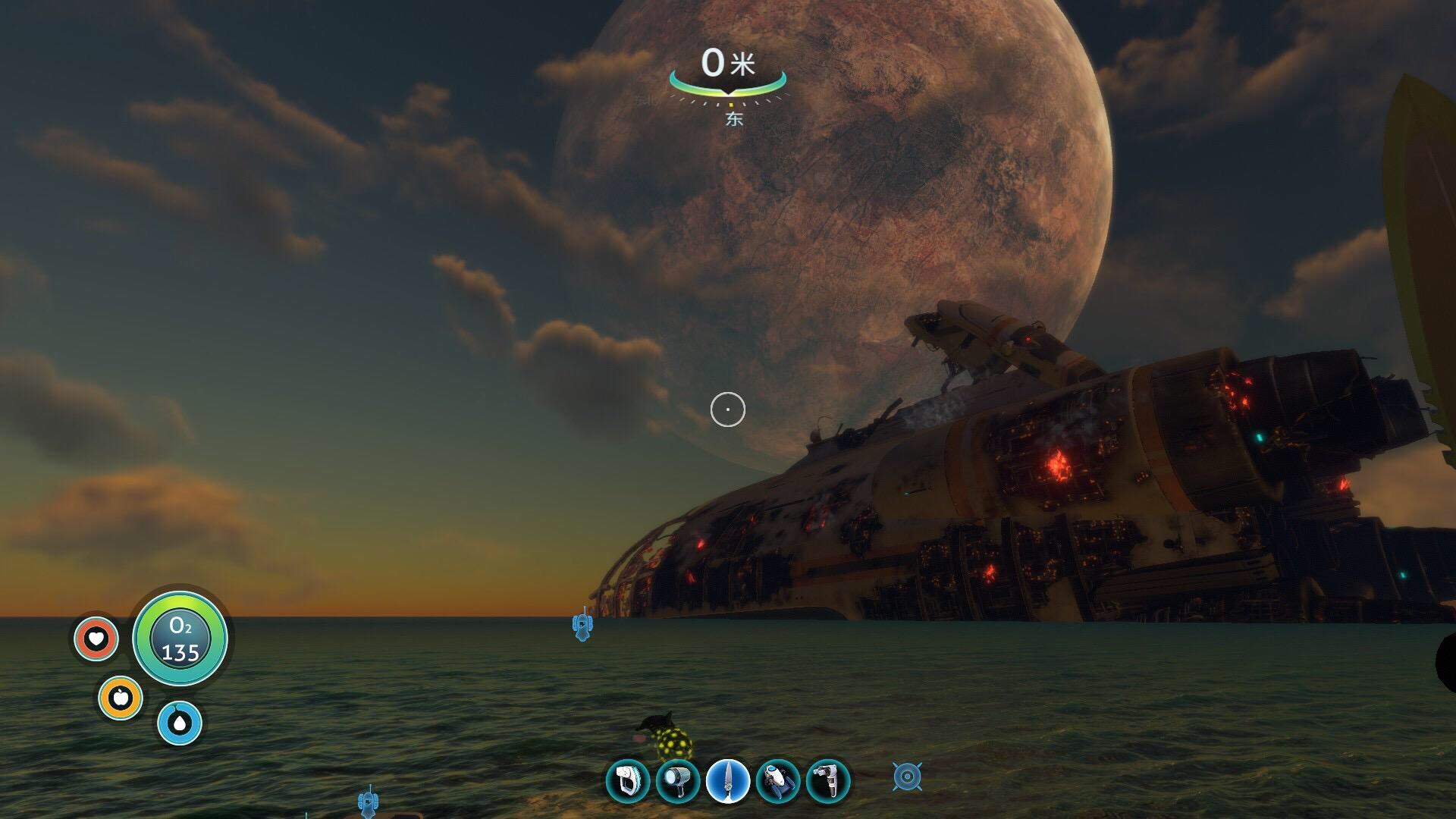This screenshot has width=1456, height=819.
Task: Switch to the Seaglide hotbar slot
Action: click(x=778, y=781)
